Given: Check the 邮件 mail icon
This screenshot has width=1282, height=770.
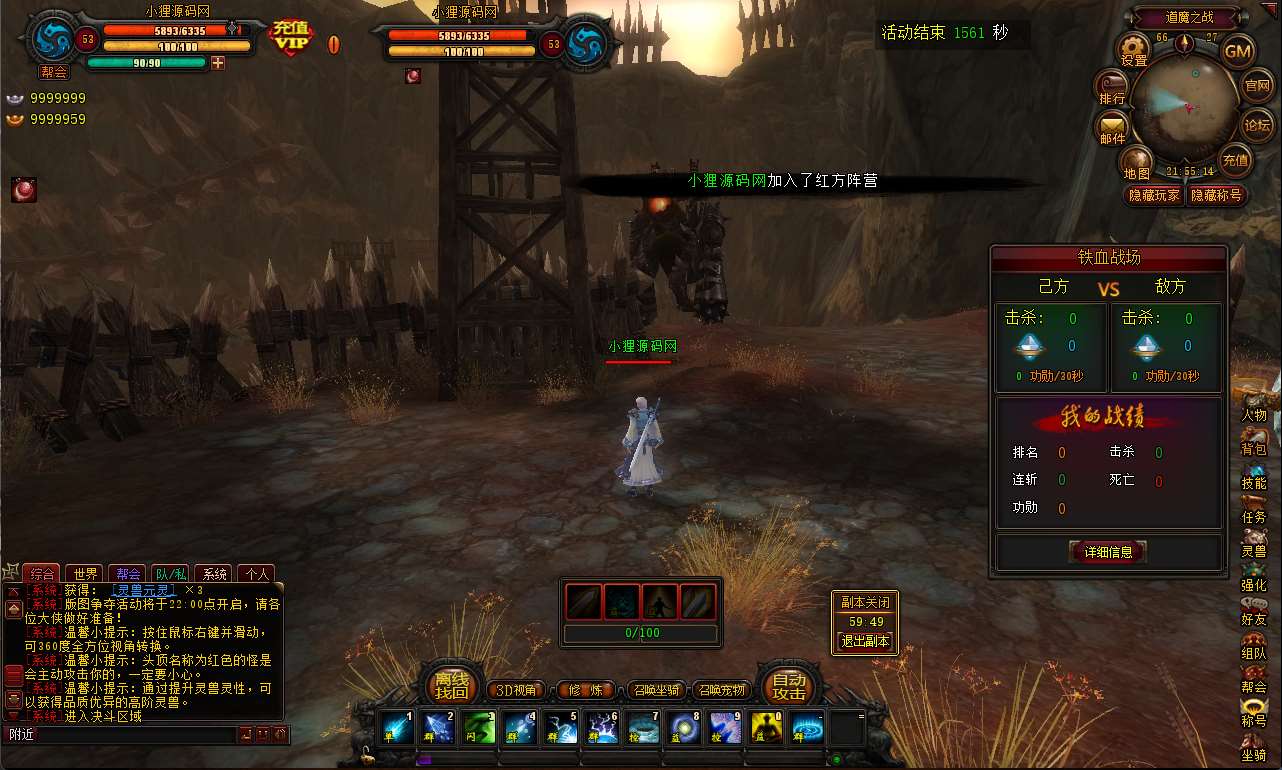Looking at the screenshot, I should [x=1112, y=127].
